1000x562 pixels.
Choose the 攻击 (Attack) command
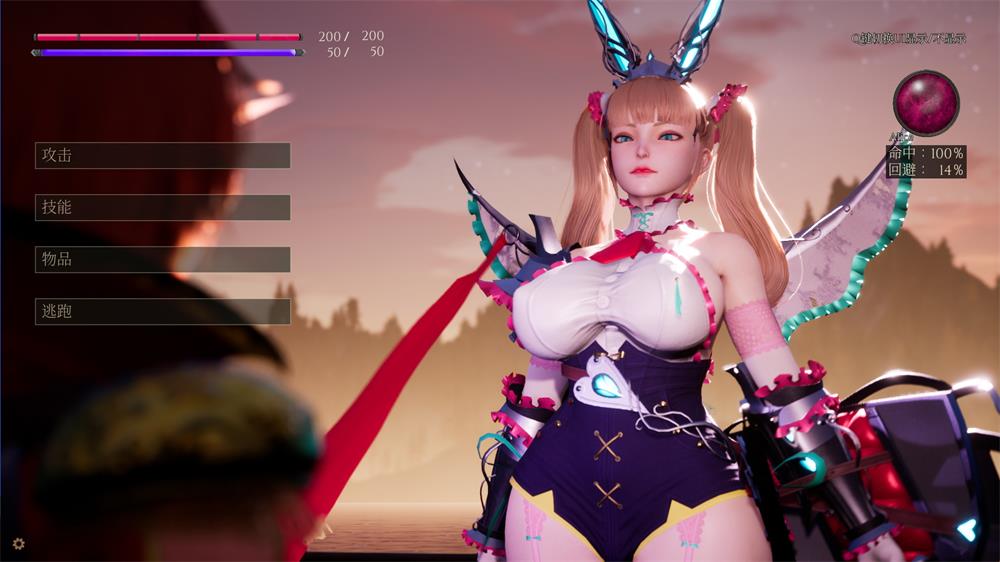pyautogui.click(x=162, y=155)
